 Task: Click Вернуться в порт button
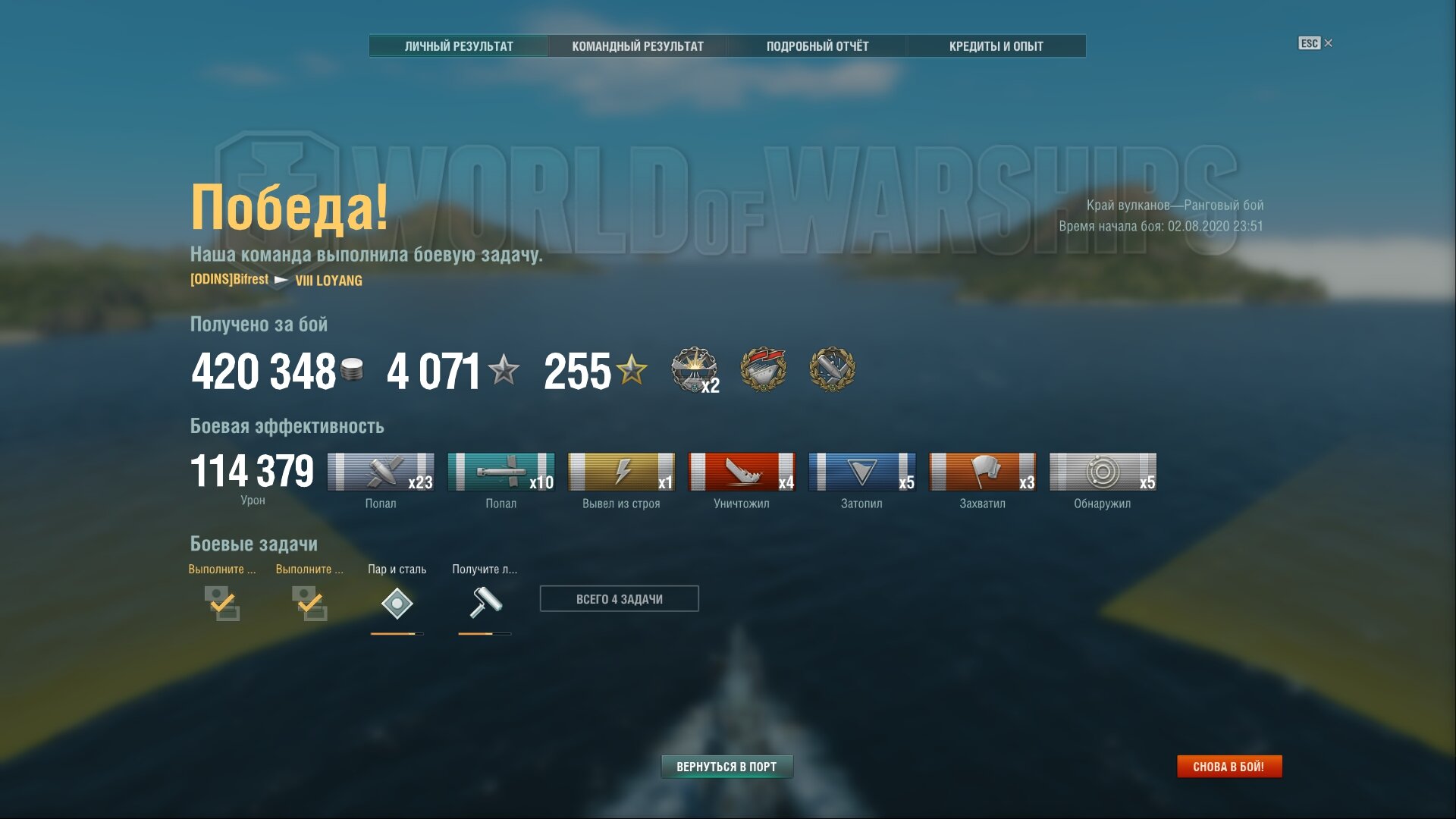tap(726, 767)
